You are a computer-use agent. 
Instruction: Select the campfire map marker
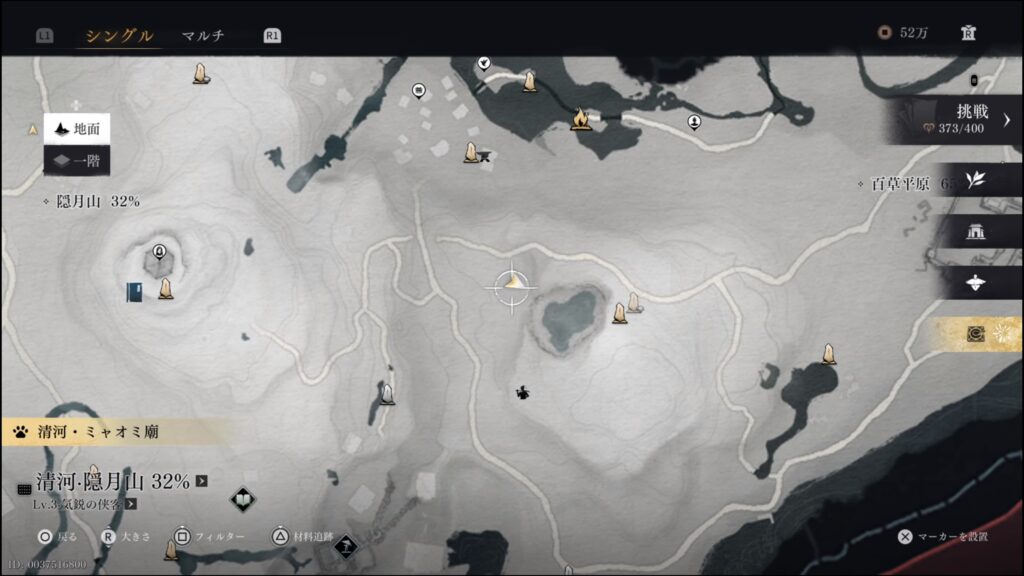580,120
